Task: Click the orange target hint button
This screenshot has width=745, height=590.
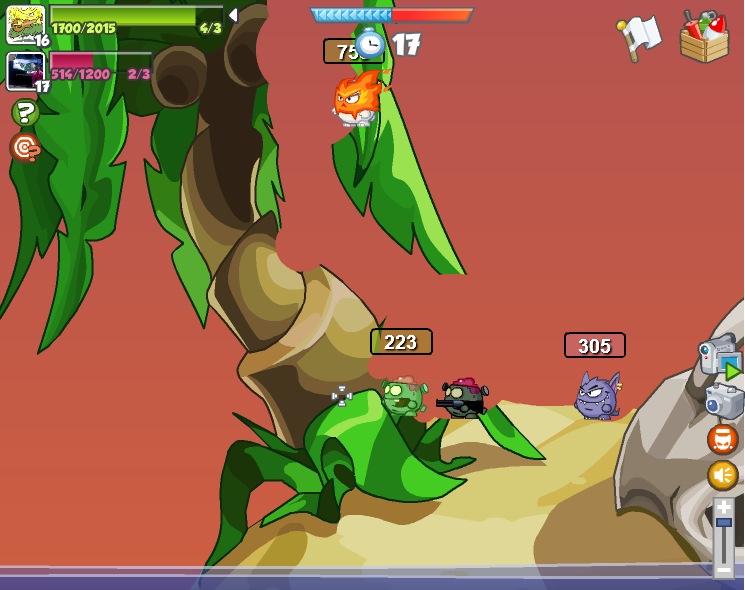Action: (x=25, y=148)
